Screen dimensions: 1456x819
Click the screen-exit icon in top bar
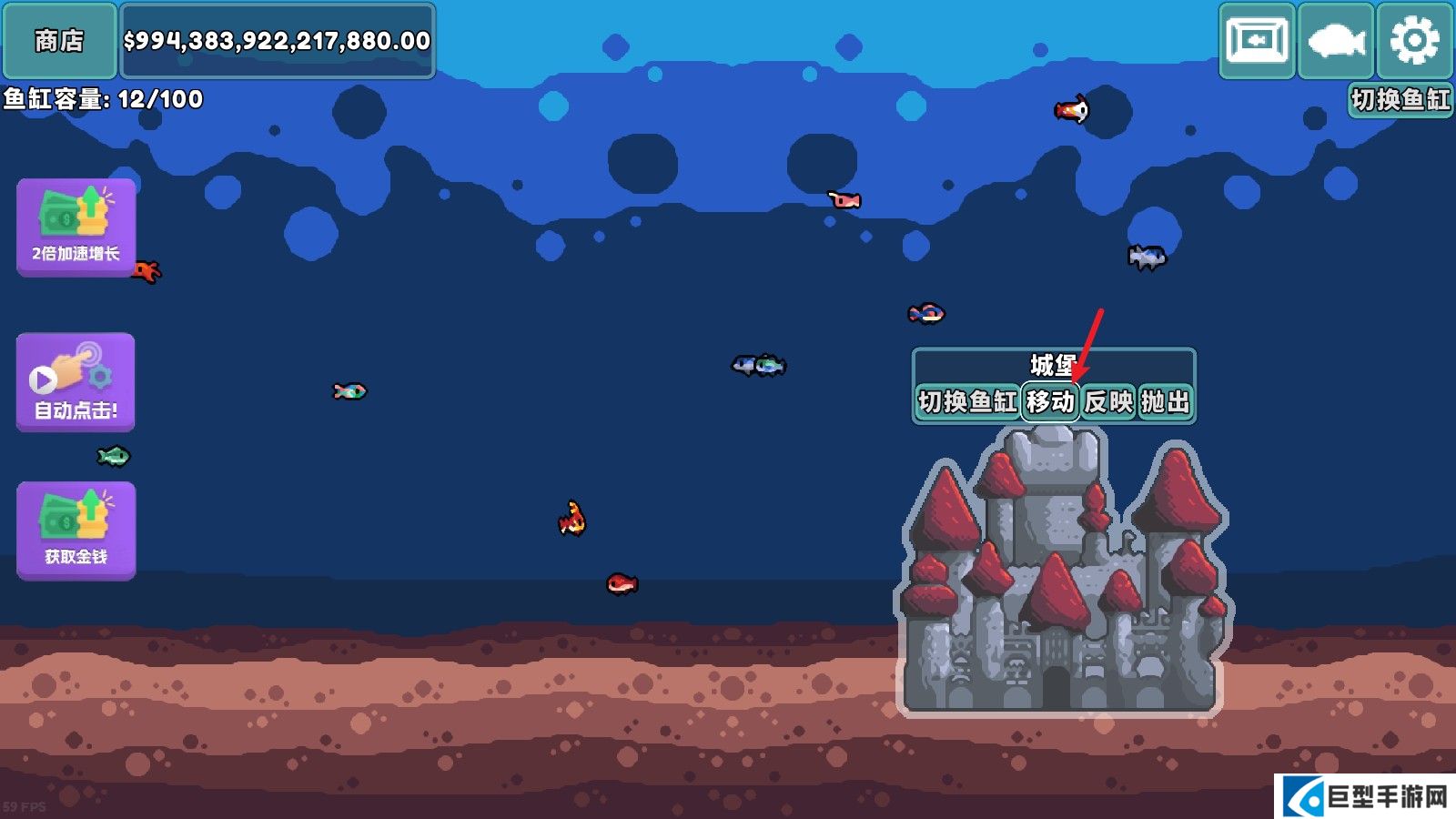coord(1257,41)
